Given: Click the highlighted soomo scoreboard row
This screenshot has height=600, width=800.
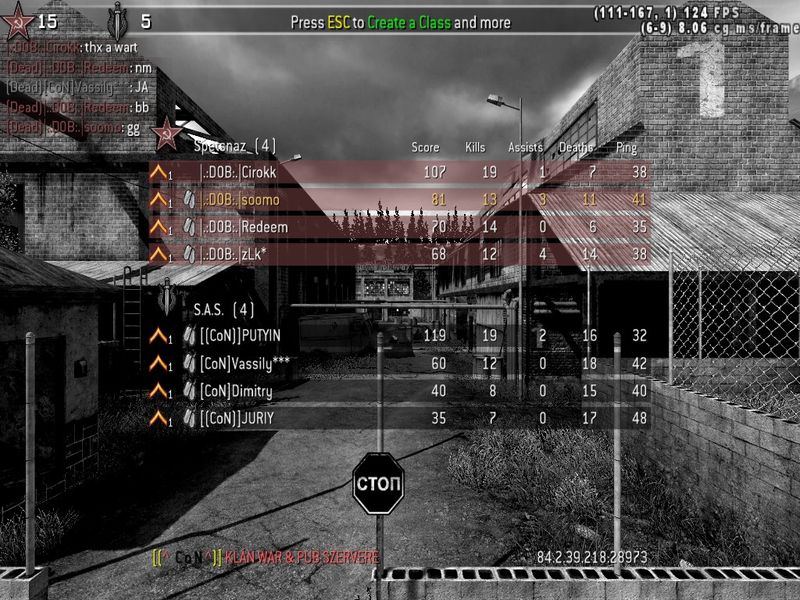Looking at the screenshot, I should [400, 200].
